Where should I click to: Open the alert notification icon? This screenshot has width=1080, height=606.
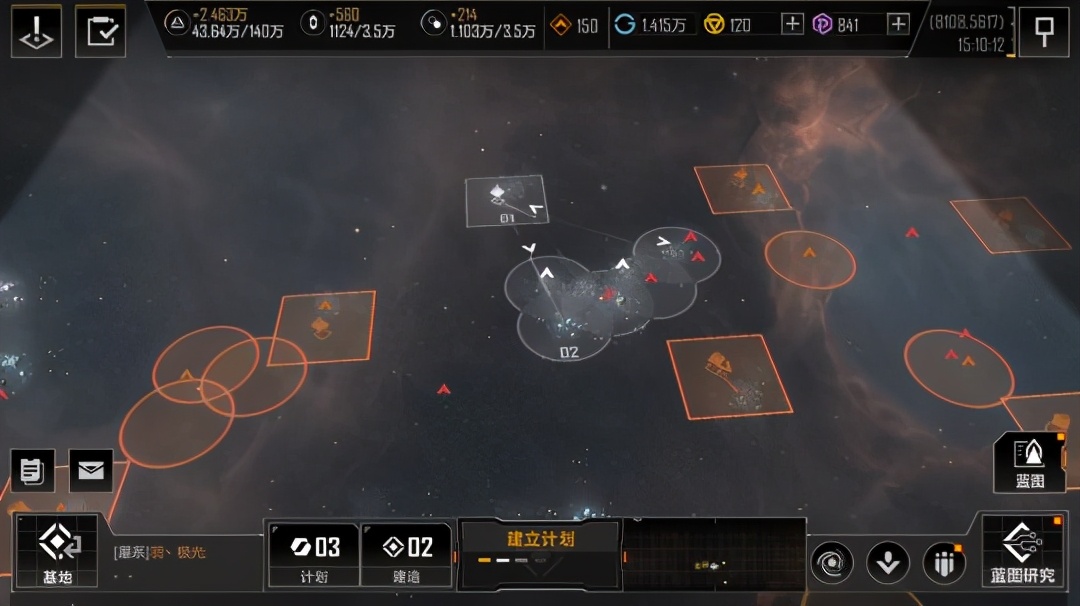[x=36, y=31]
